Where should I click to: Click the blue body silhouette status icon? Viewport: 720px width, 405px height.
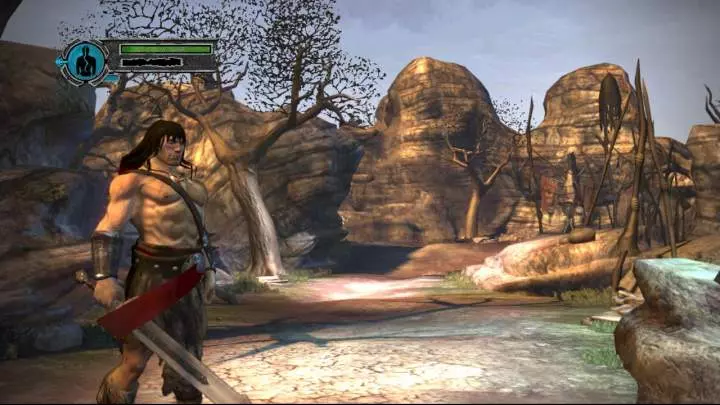point(85,61)
